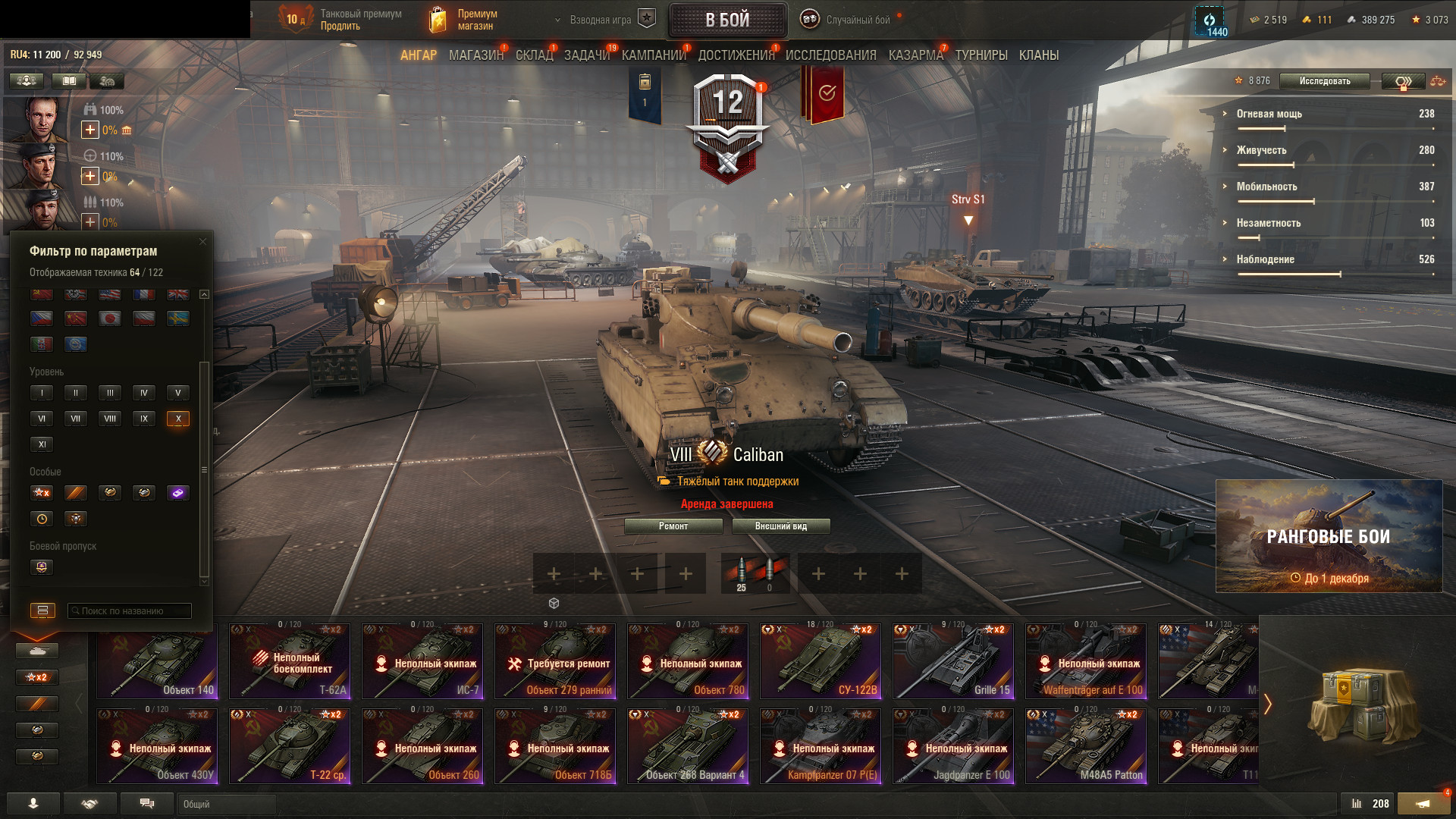Choose the M48A5 Patton tank card

[x=1086, y=746]
